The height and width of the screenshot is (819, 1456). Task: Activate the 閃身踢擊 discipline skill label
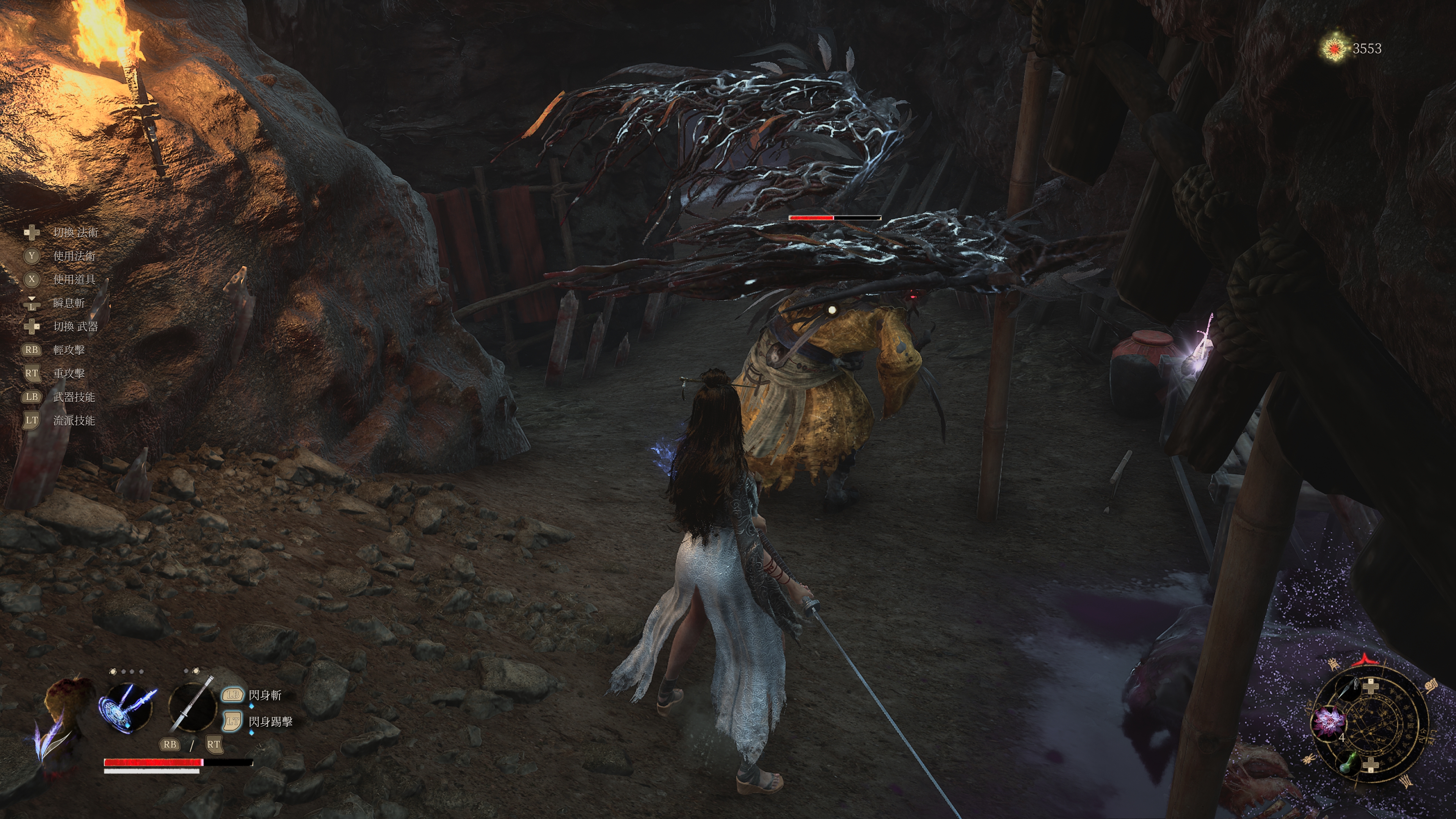tap(270, 721)
